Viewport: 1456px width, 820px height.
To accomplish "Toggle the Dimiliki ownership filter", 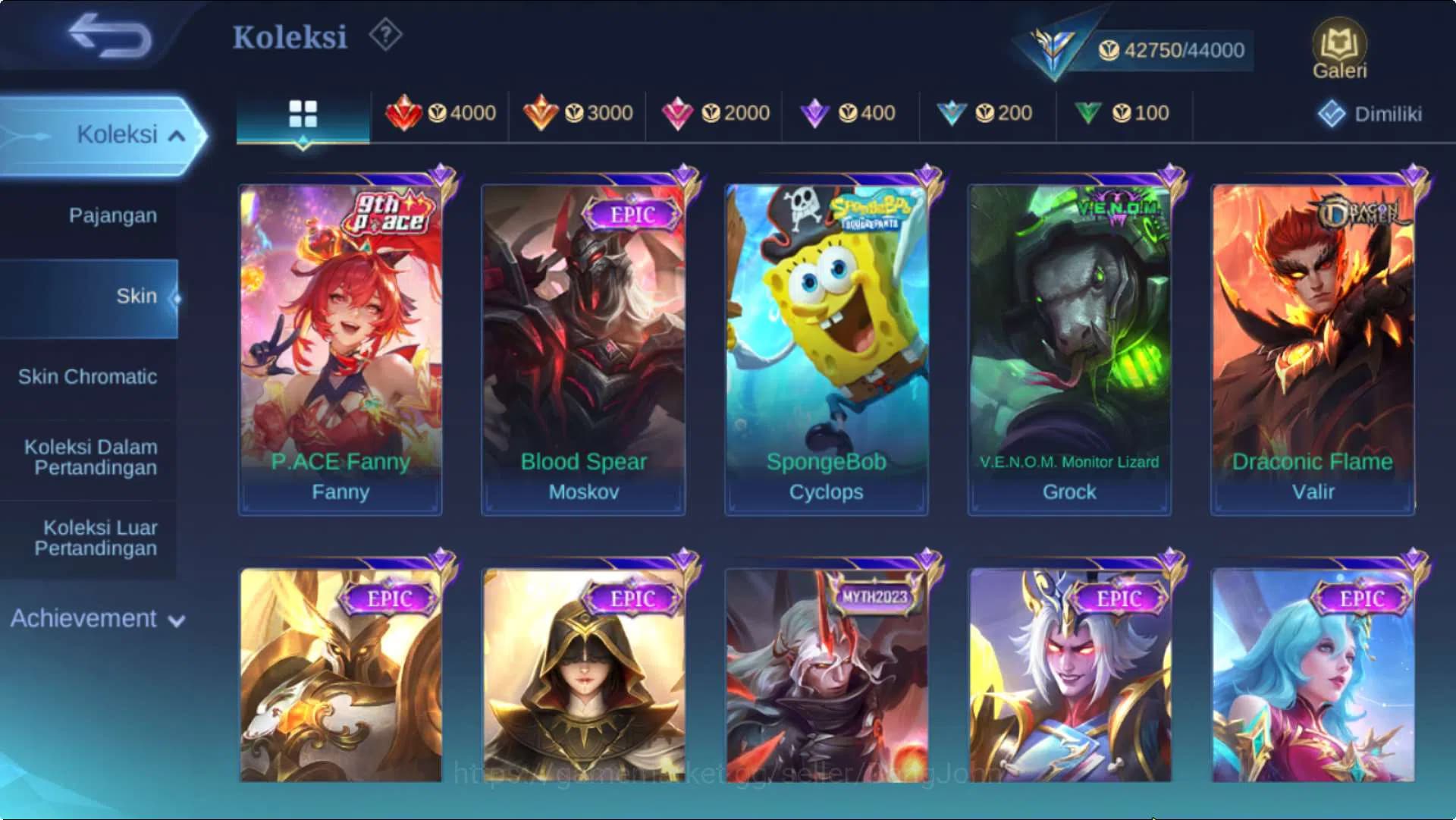I will (1369, 112).
